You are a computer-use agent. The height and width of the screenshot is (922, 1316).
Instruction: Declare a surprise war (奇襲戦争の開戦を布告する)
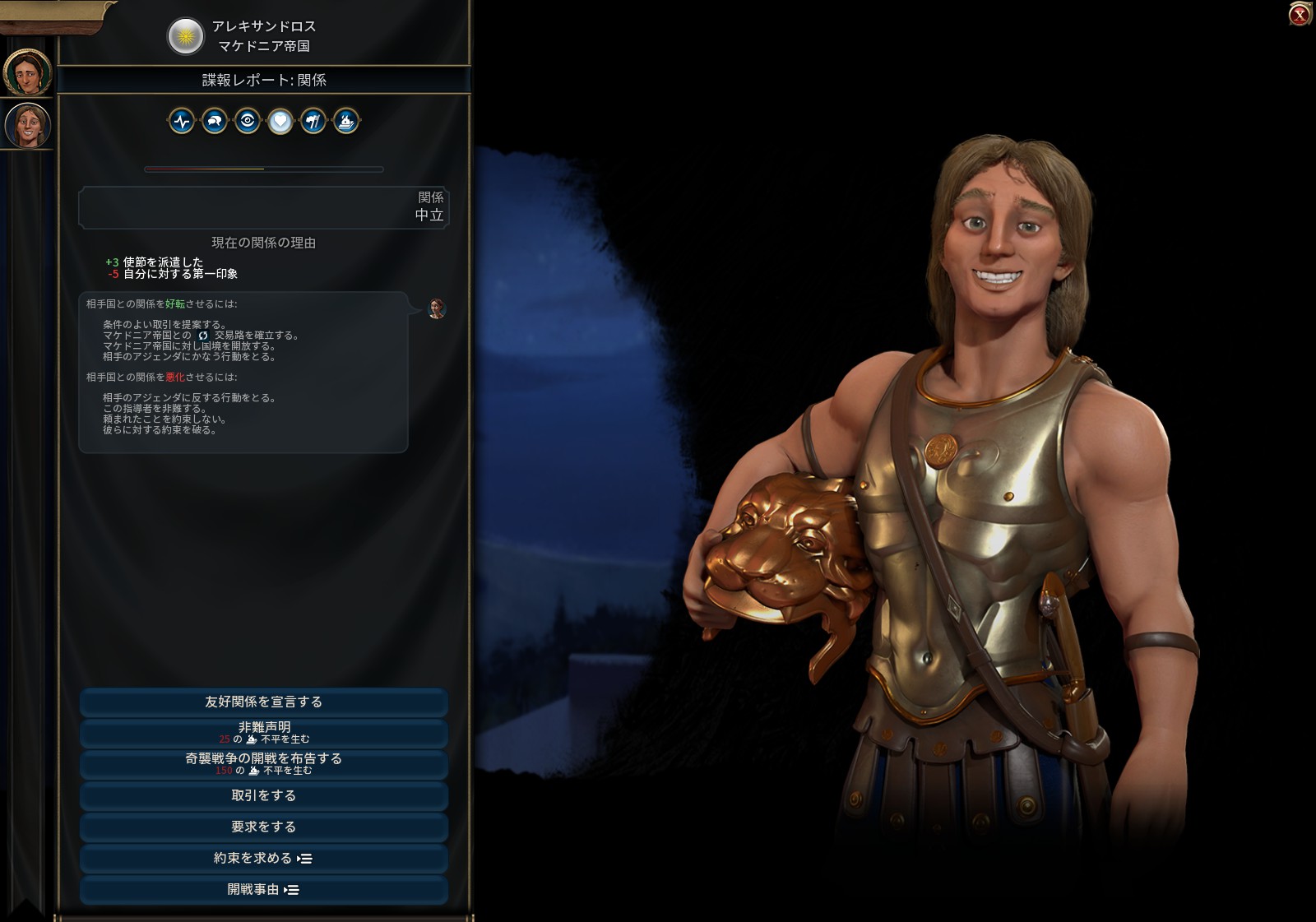tap(263, 763)
